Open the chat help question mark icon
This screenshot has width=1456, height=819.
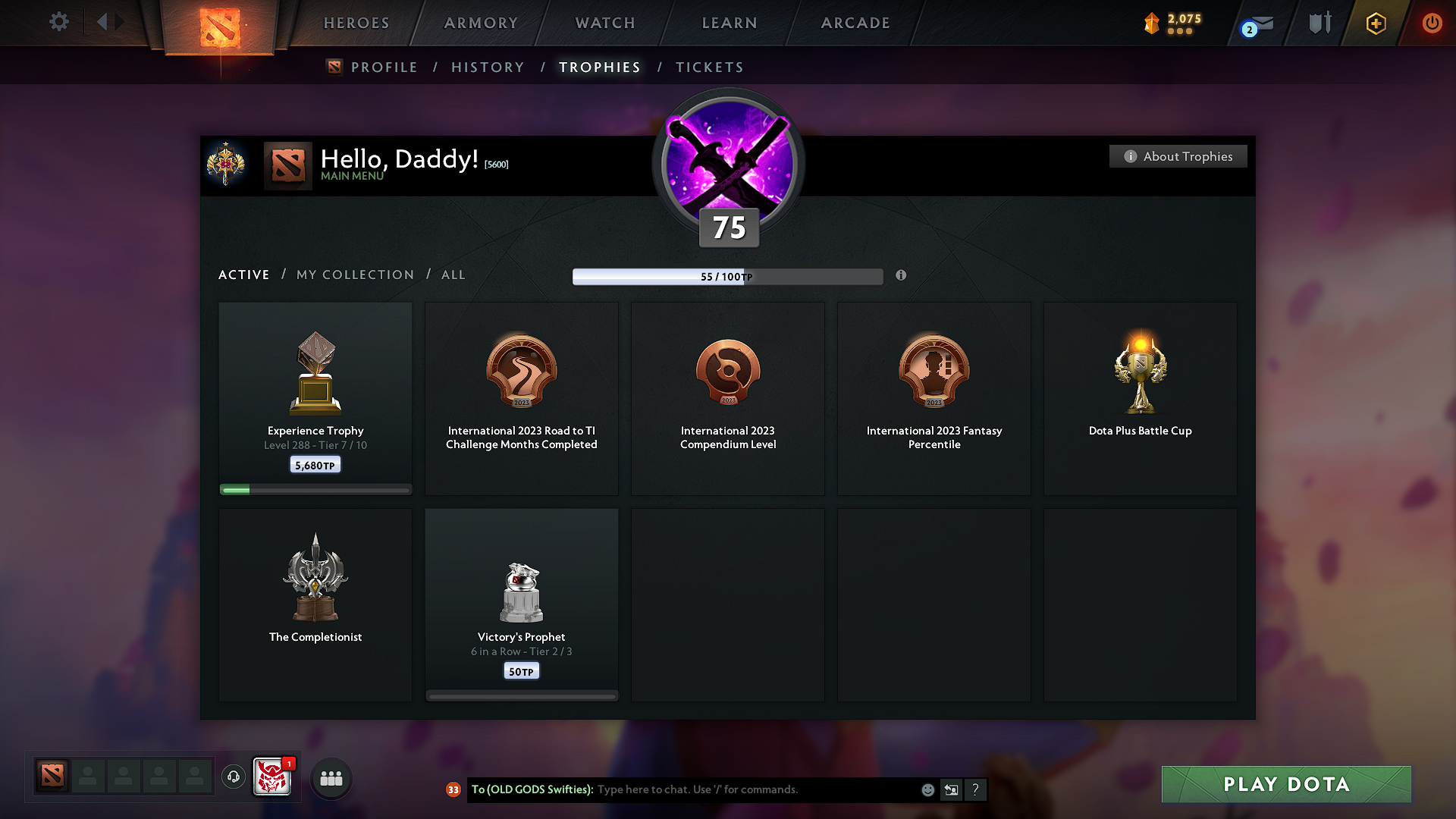coord(976,789)
